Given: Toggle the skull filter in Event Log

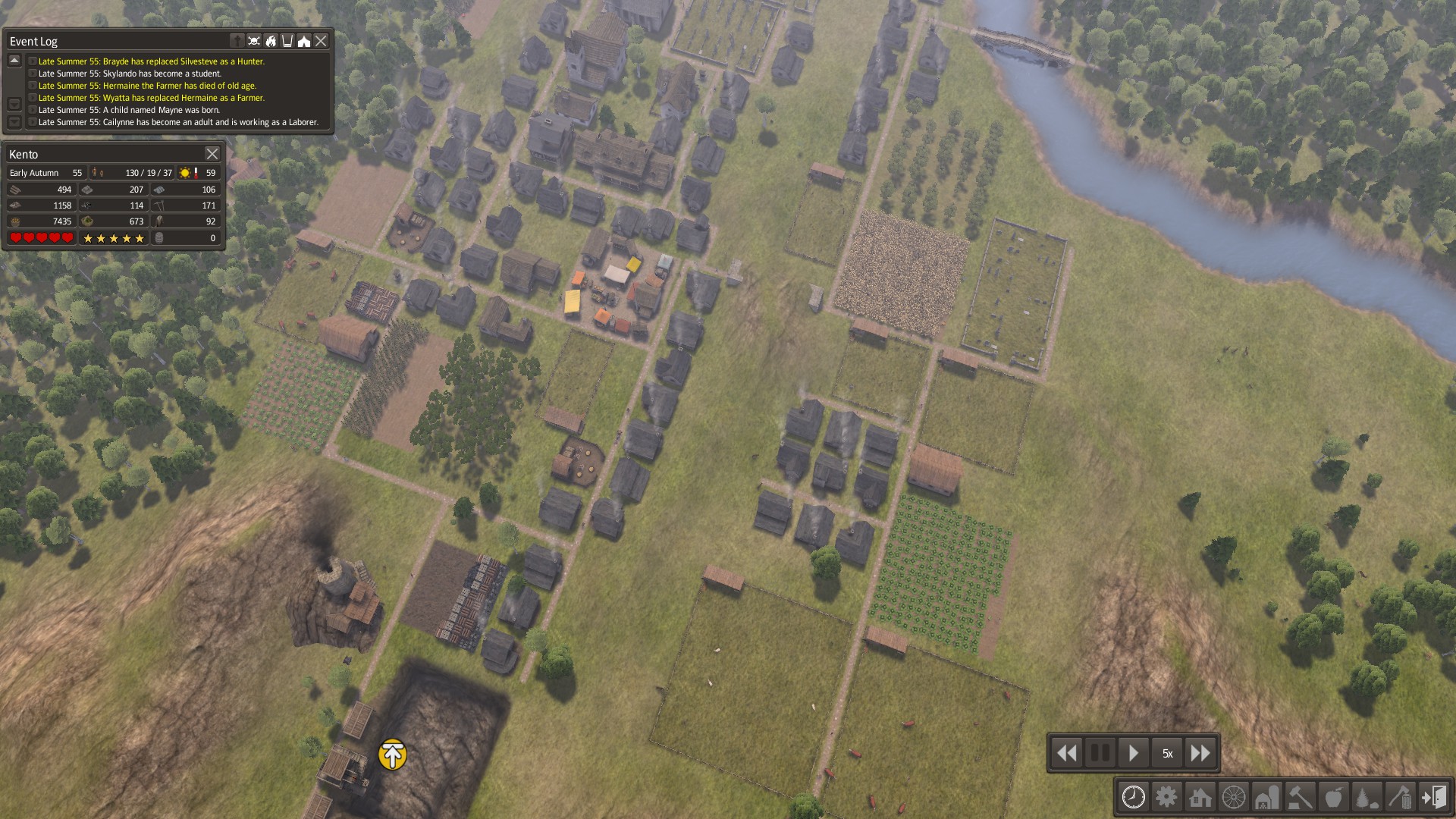Looking at the screenshot, I should pyautogui.click(x=254, y=41).
